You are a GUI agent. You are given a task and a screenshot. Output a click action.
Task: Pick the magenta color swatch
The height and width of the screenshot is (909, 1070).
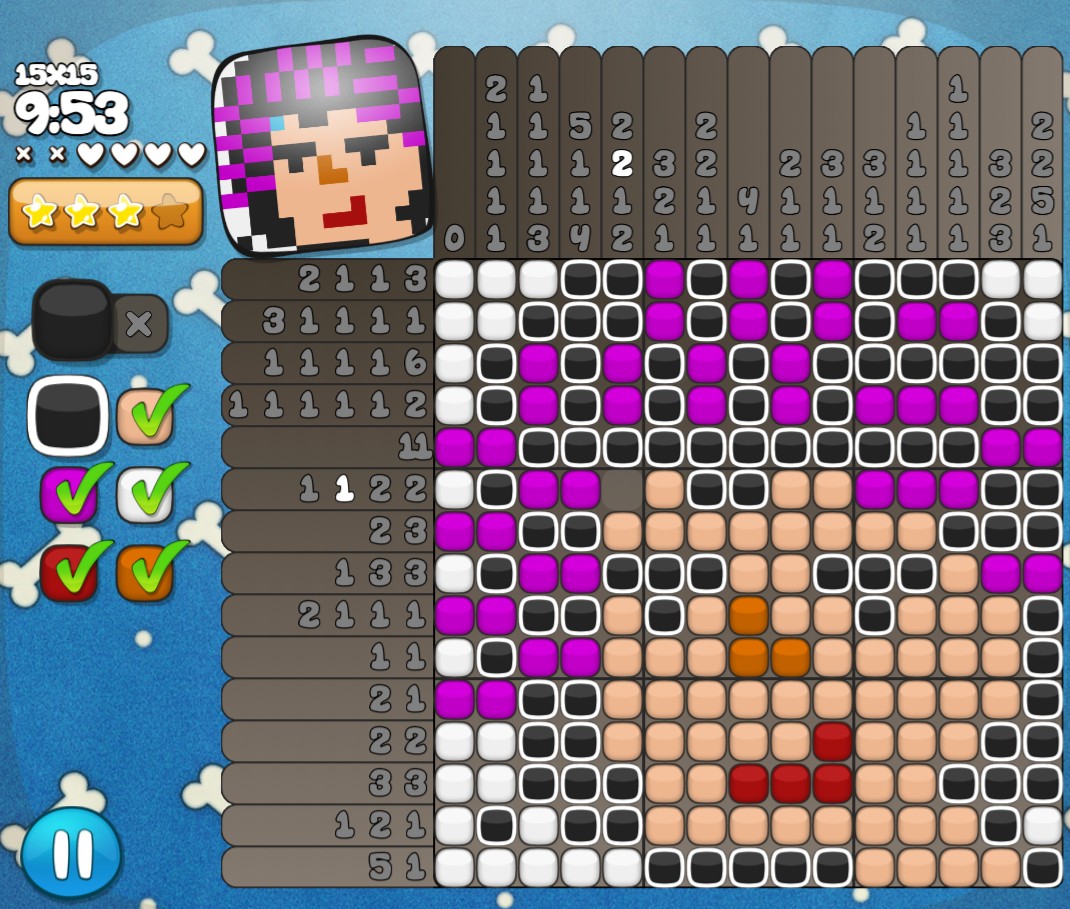point(68,493)
